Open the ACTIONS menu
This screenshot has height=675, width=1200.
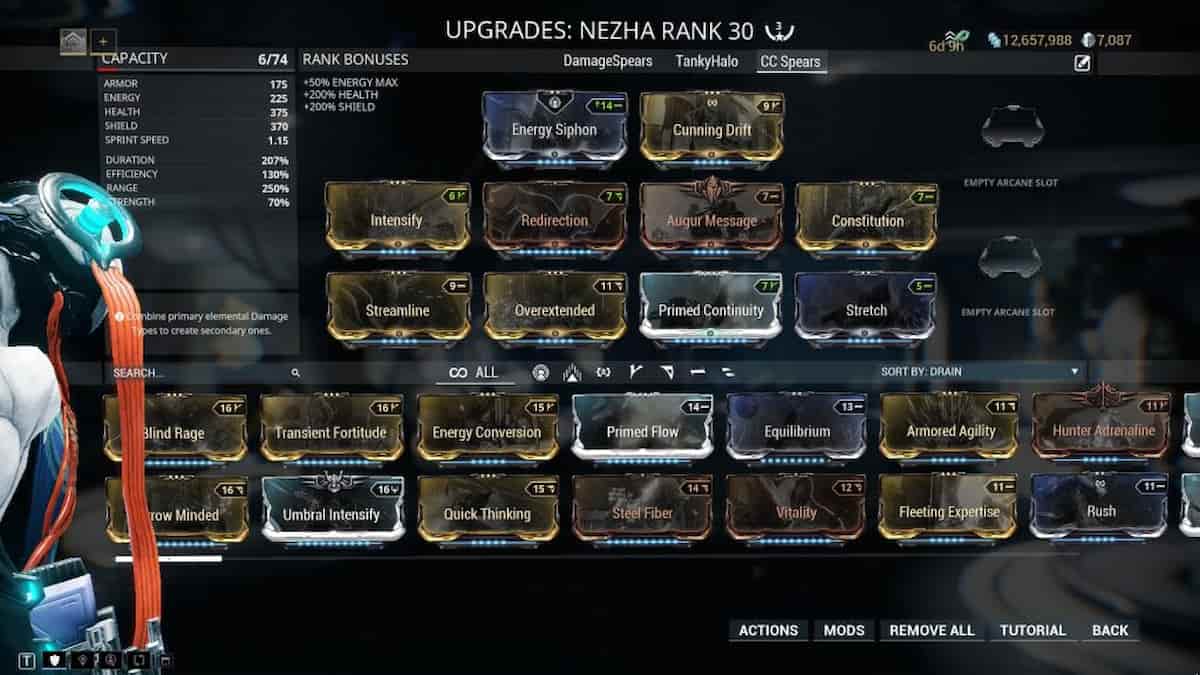point(768,630)
